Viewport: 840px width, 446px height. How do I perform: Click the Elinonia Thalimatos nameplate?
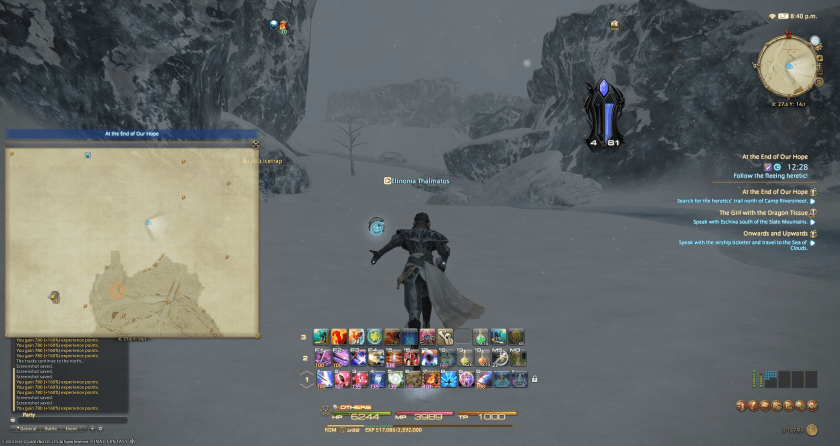click(421, 181)
